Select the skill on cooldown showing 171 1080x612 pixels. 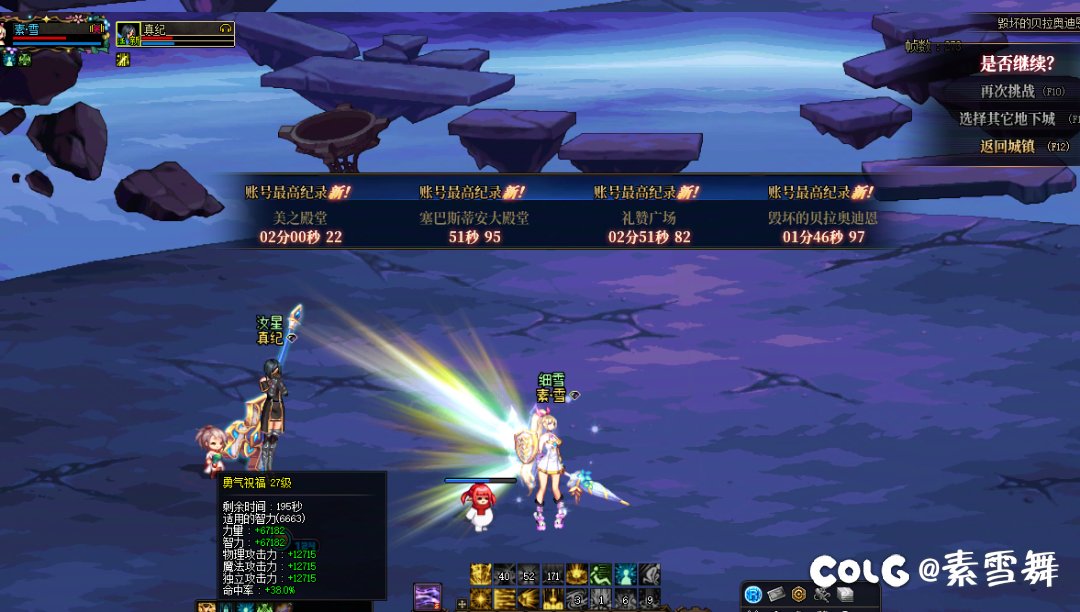tap(553, 574)
